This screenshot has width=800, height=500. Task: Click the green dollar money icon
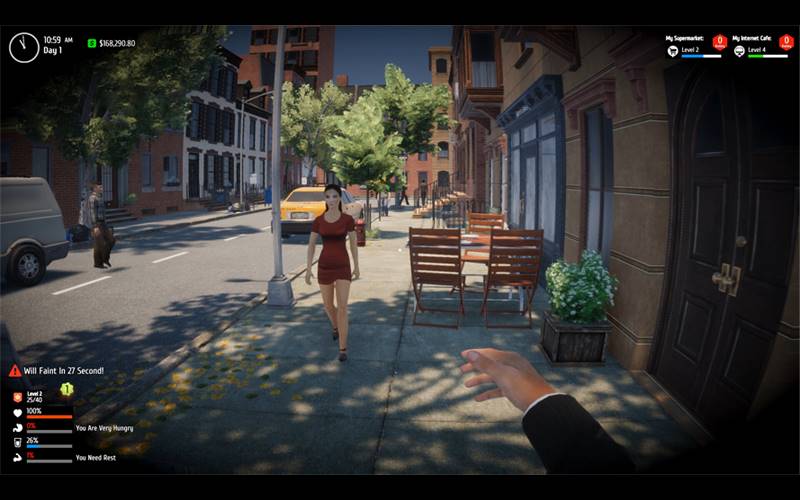point(92,43)
